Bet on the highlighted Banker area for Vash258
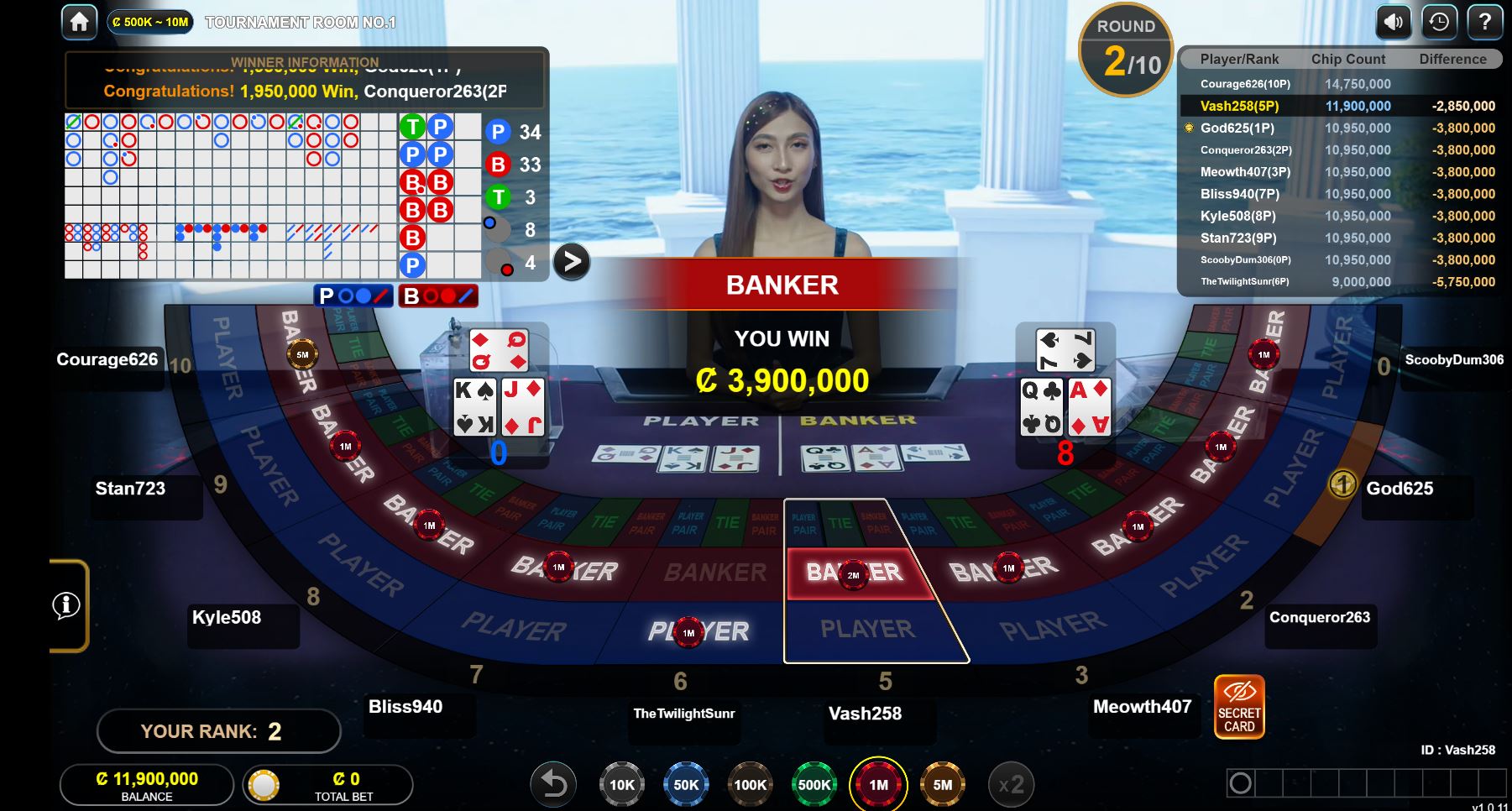The image size is (1512, 811). (x=854, y=573)
